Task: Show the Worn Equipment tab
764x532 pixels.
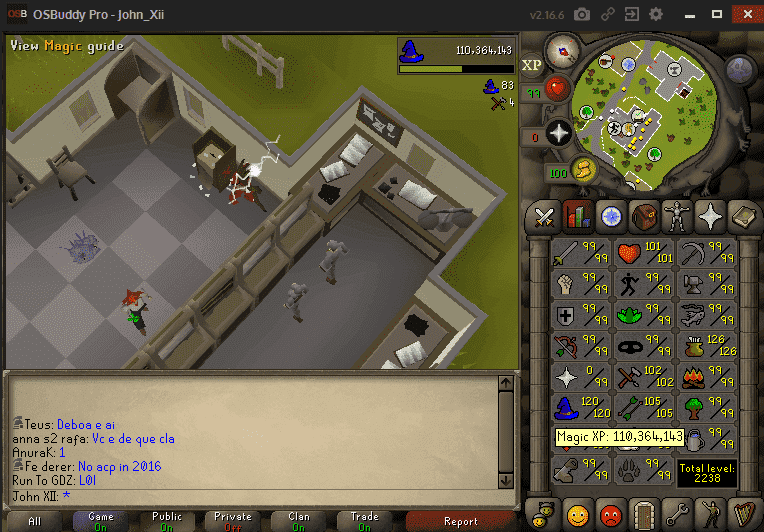Action: click(677, 216)
